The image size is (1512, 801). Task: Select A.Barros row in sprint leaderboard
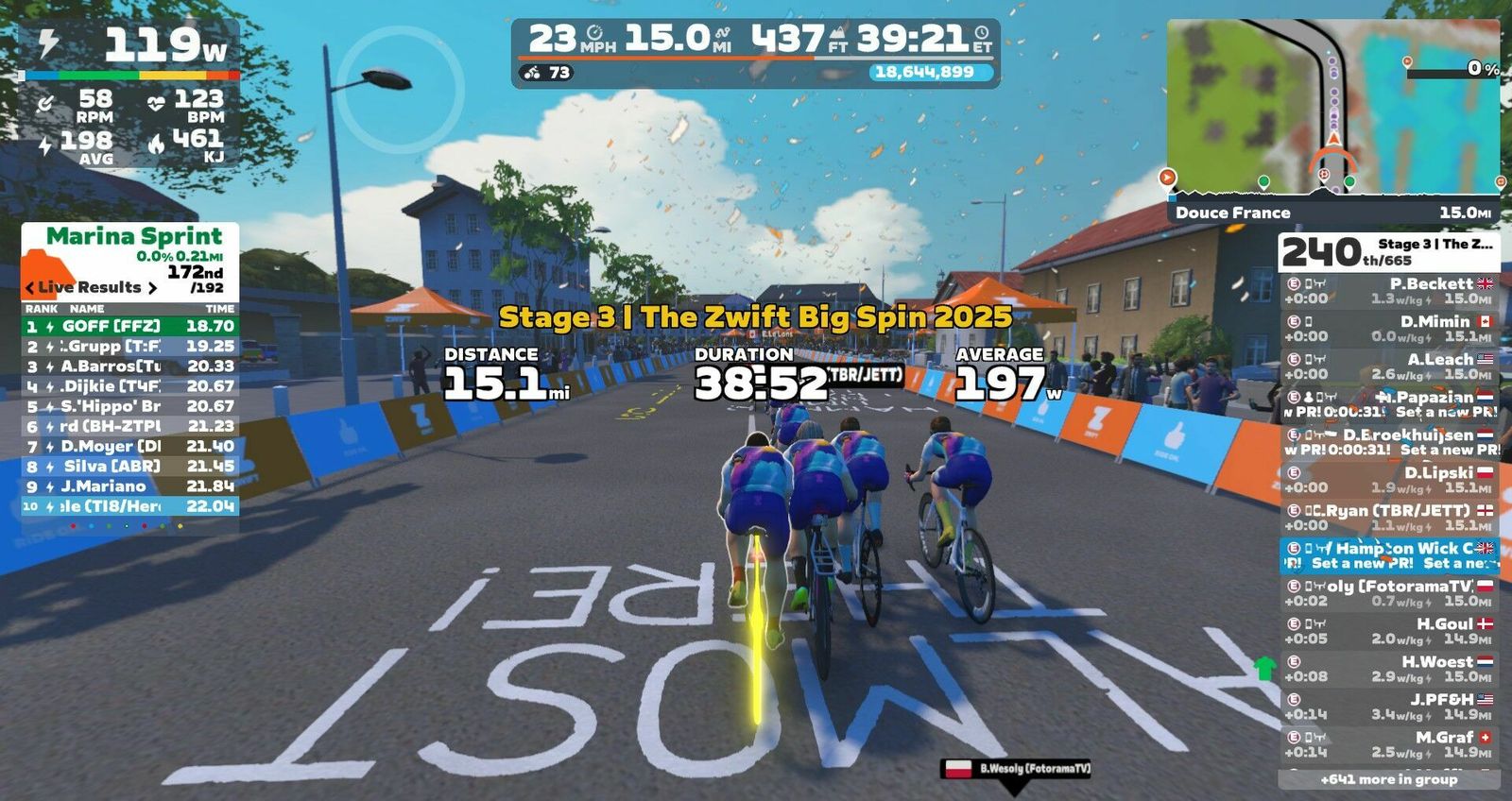129,366
